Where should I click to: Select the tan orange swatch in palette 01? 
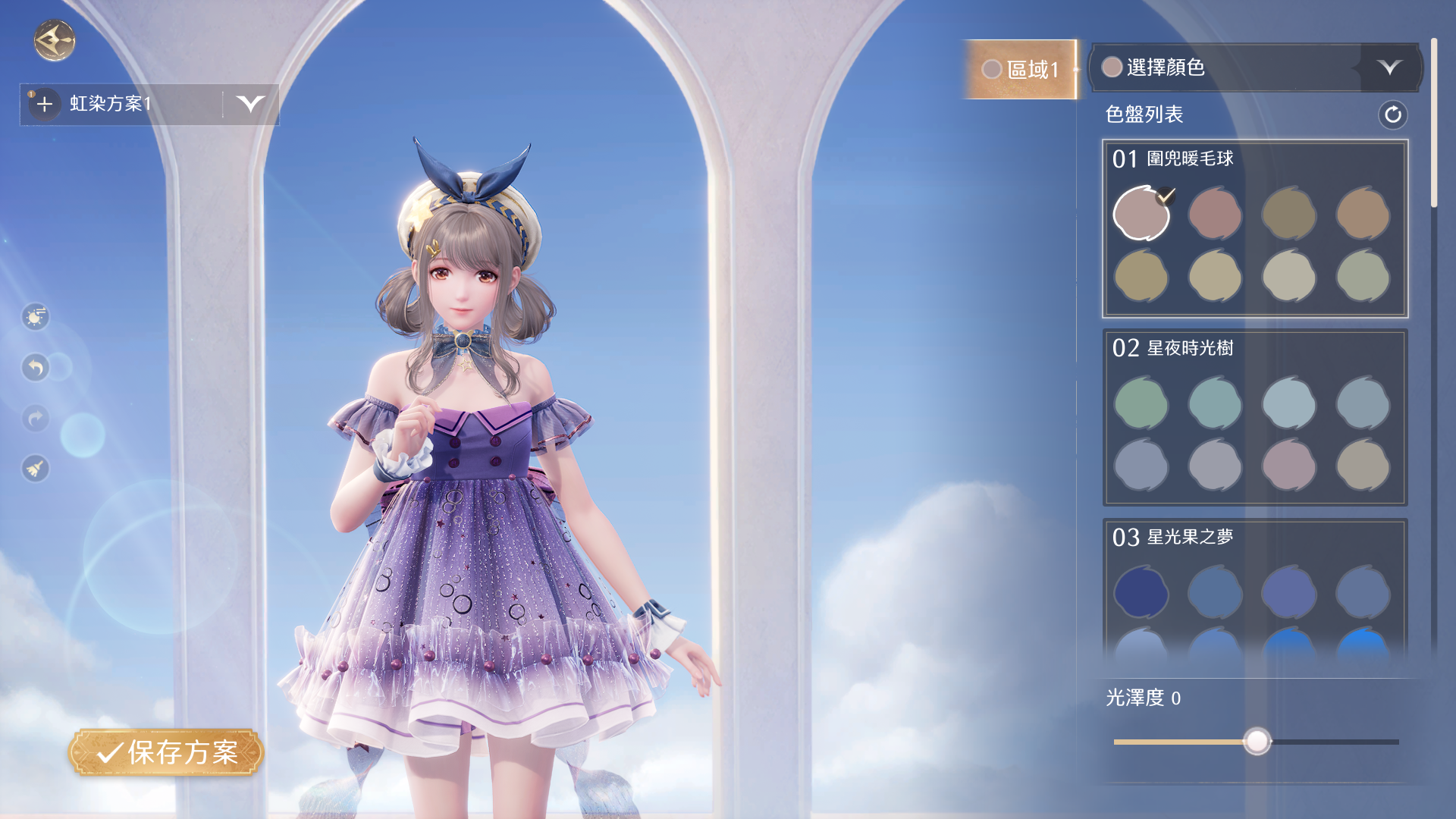pos(1363,214)
